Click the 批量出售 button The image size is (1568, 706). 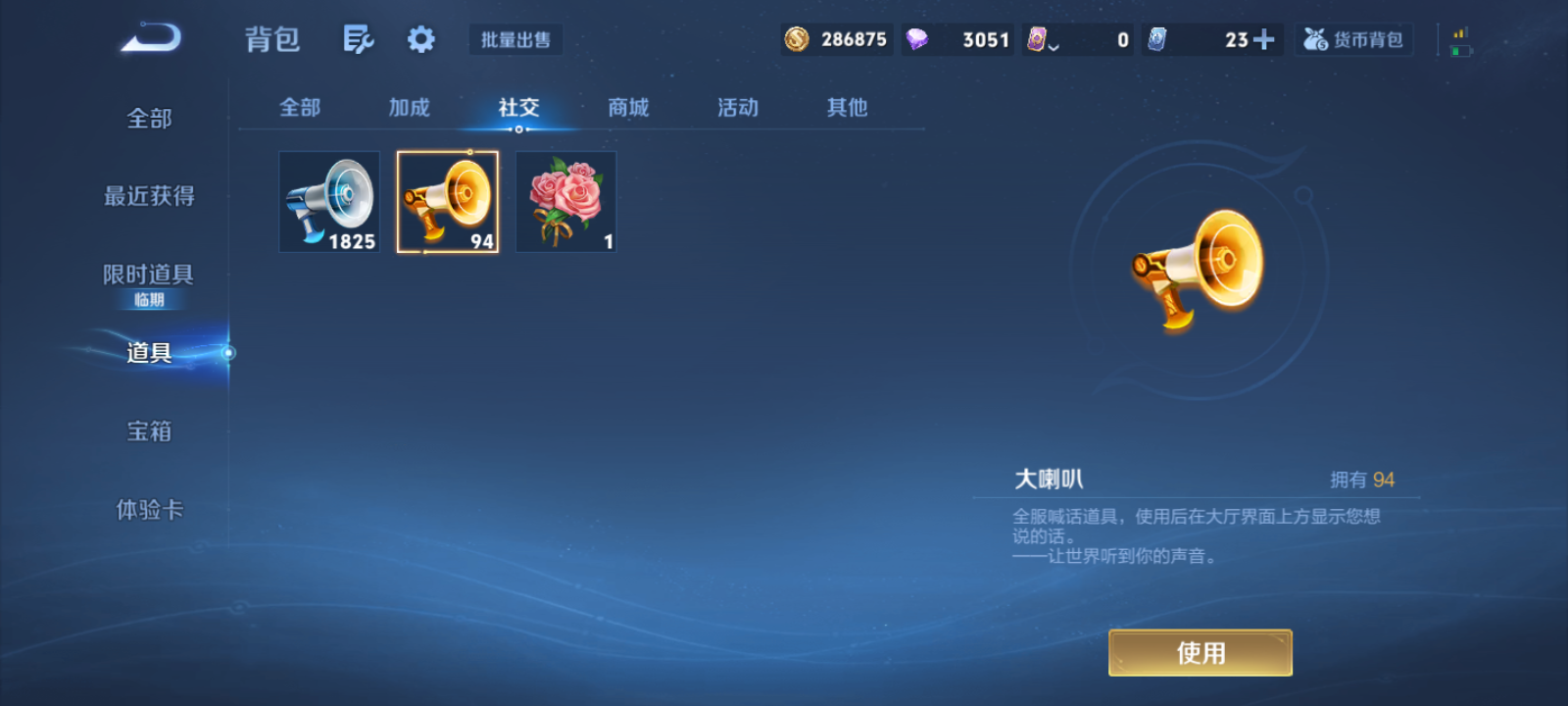pyautogui.click(x=515, y=39)
